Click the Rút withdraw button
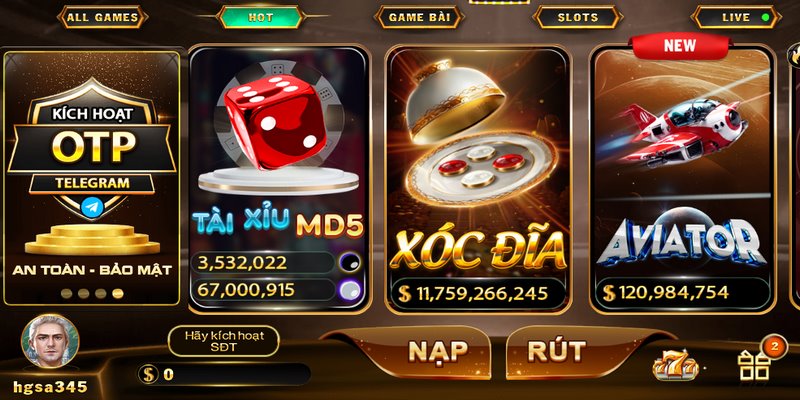Image resolution: width=800 pixels, height=400 pixels. tap(556, 351)
